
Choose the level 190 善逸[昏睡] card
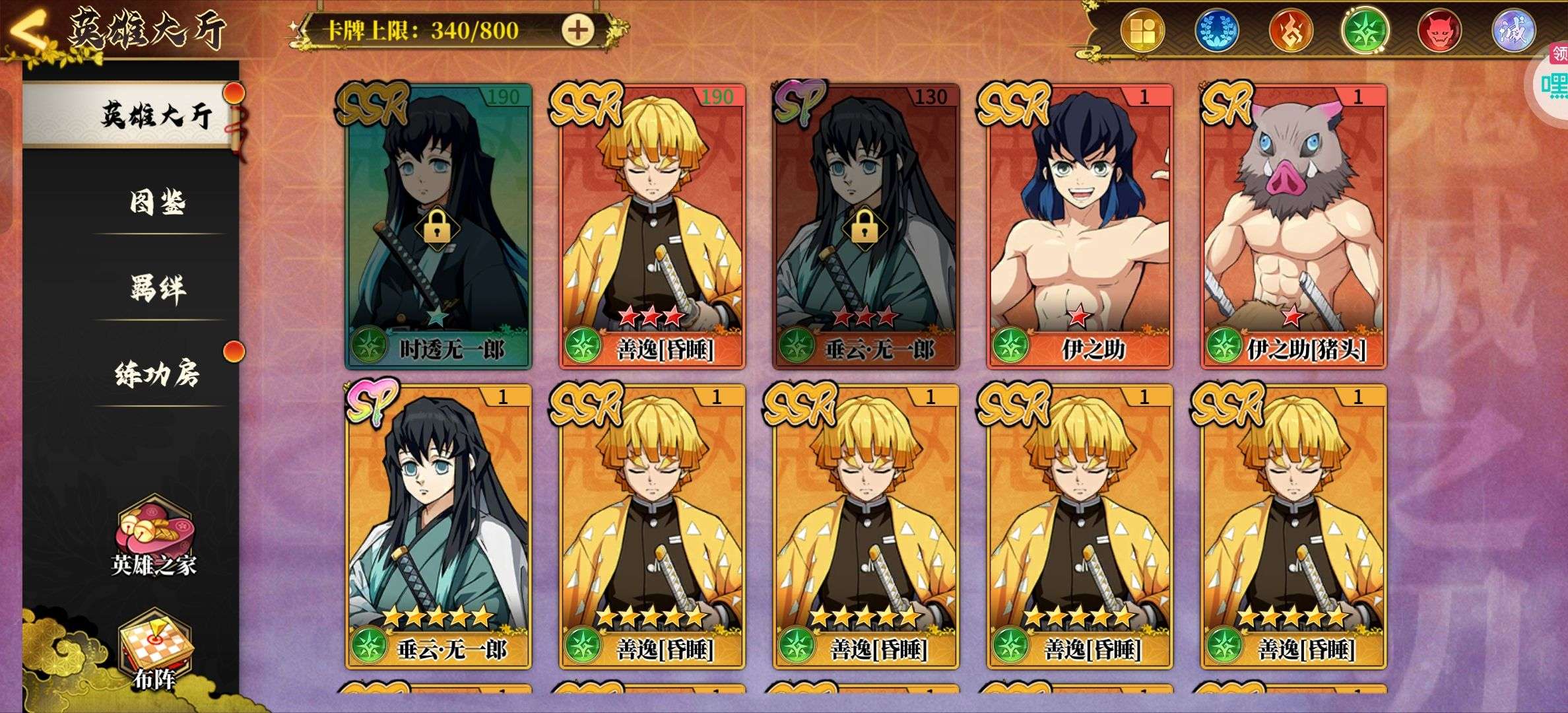tap(652, 226)
